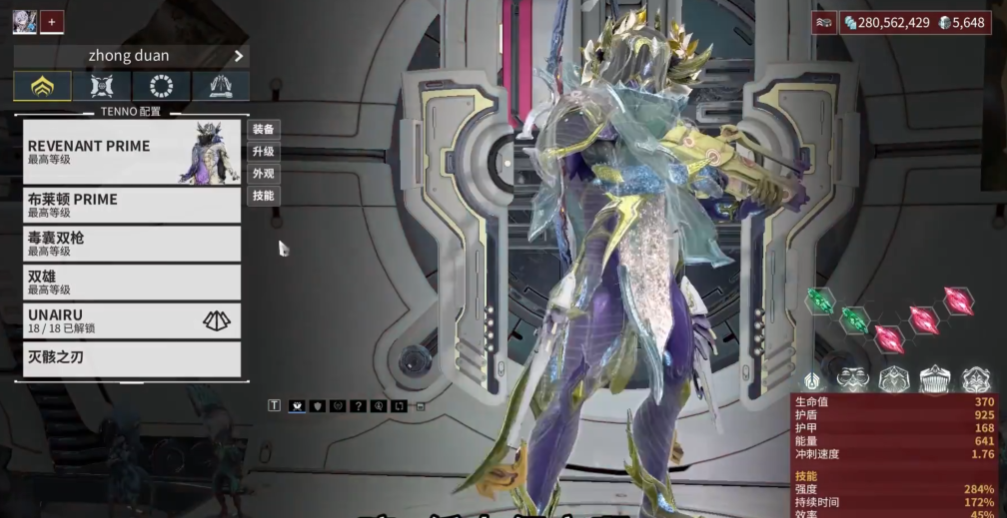The height and width of the screenshot is (518, 1007).
Task: Click the 装备 equip button
Action: [x=263, y=129]
